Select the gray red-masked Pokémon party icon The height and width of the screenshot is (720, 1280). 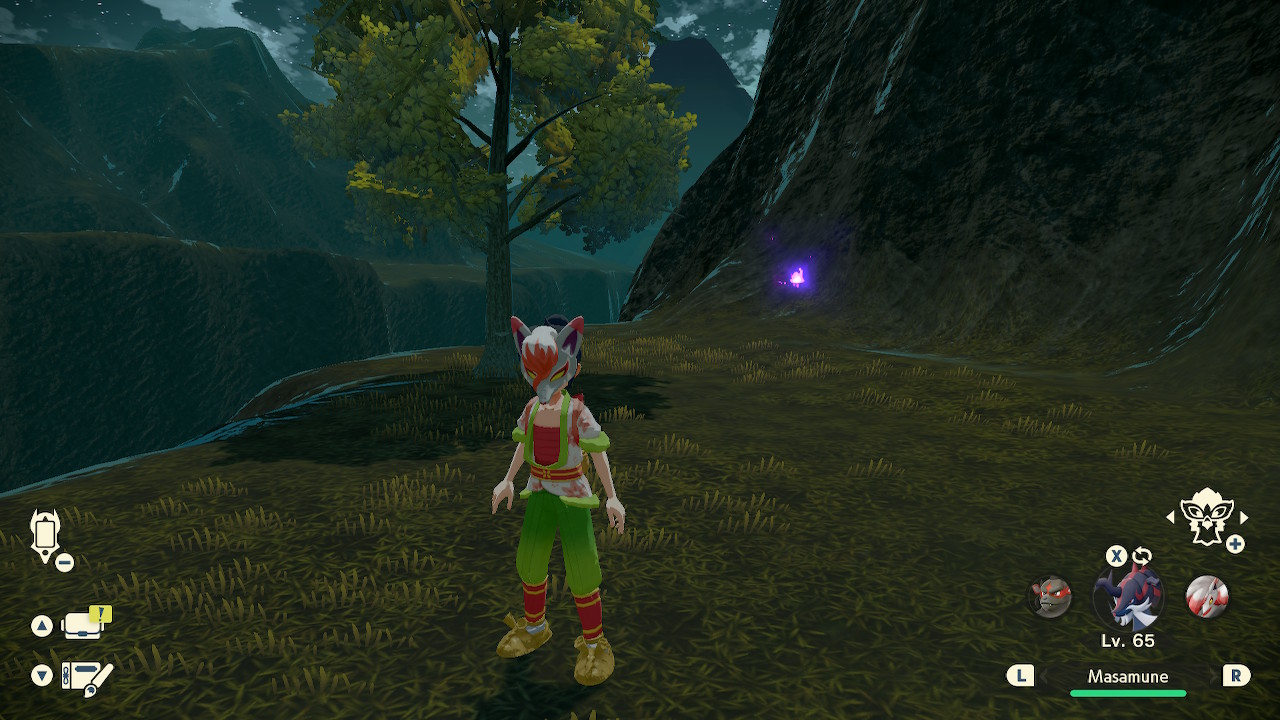pos(1050,597)
